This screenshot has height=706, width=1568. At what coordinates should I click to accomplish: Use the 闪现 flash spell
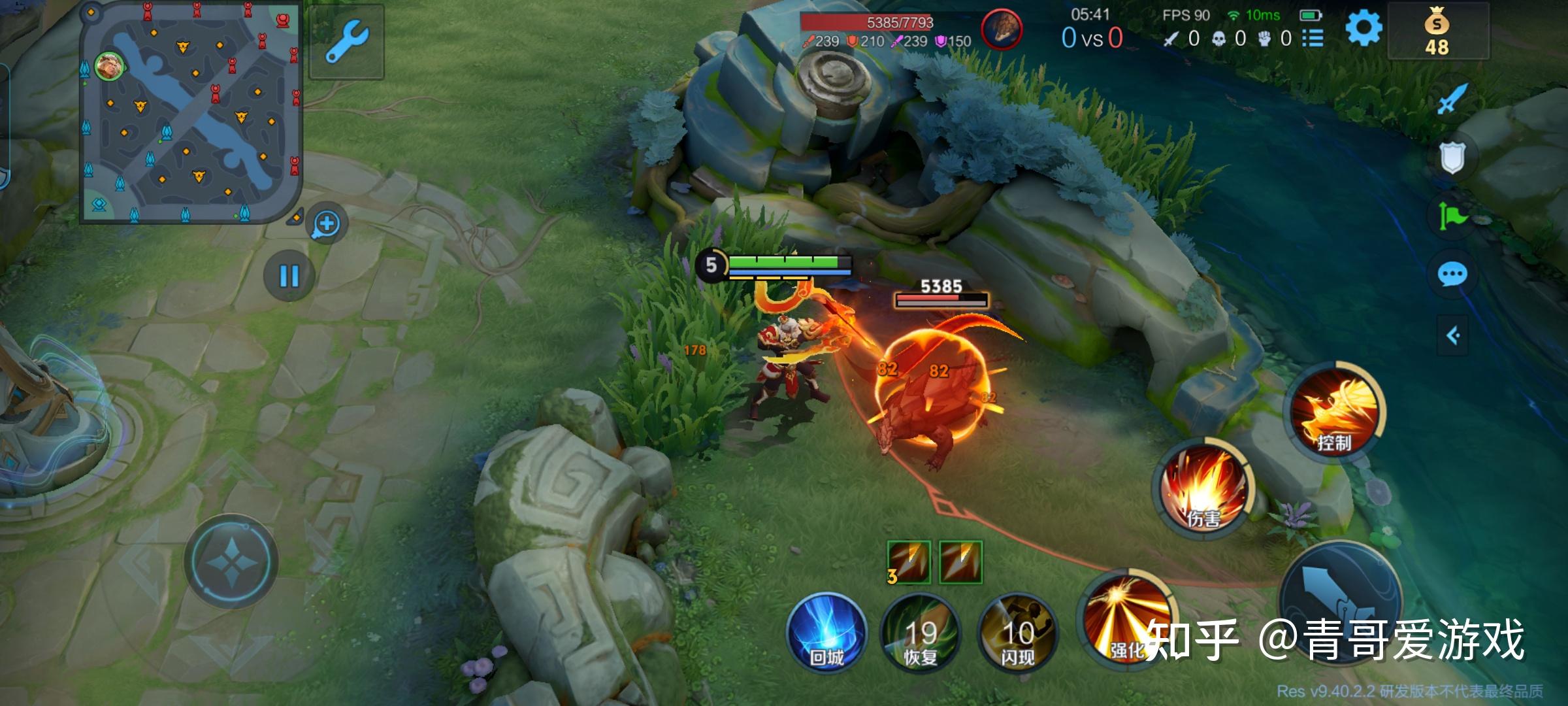coord(1017,633)
